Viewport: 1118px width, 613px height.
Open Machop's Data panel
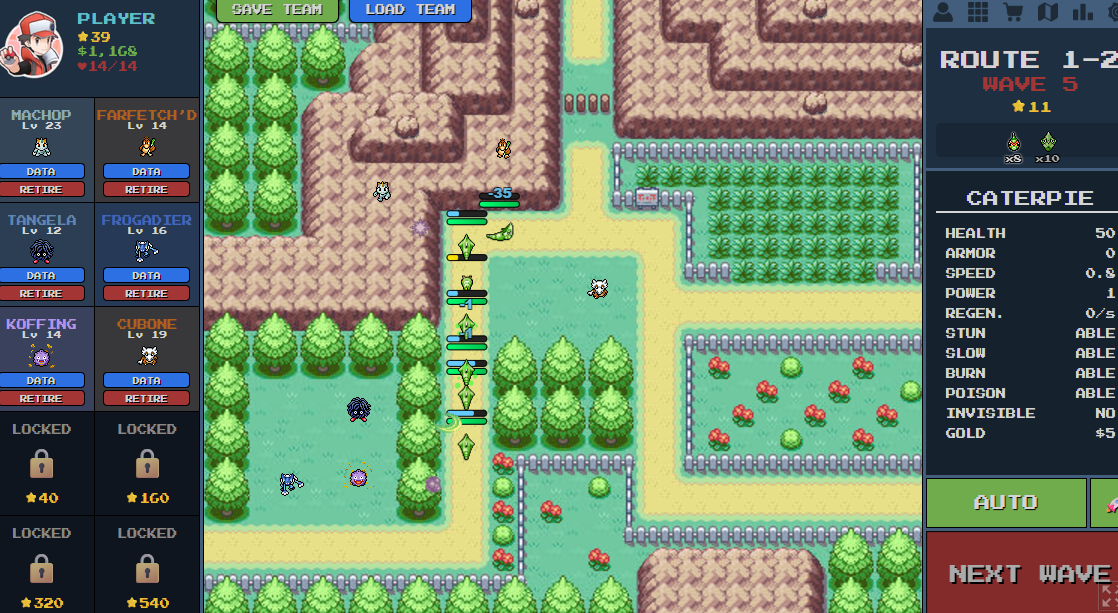[x=41, y=171]
